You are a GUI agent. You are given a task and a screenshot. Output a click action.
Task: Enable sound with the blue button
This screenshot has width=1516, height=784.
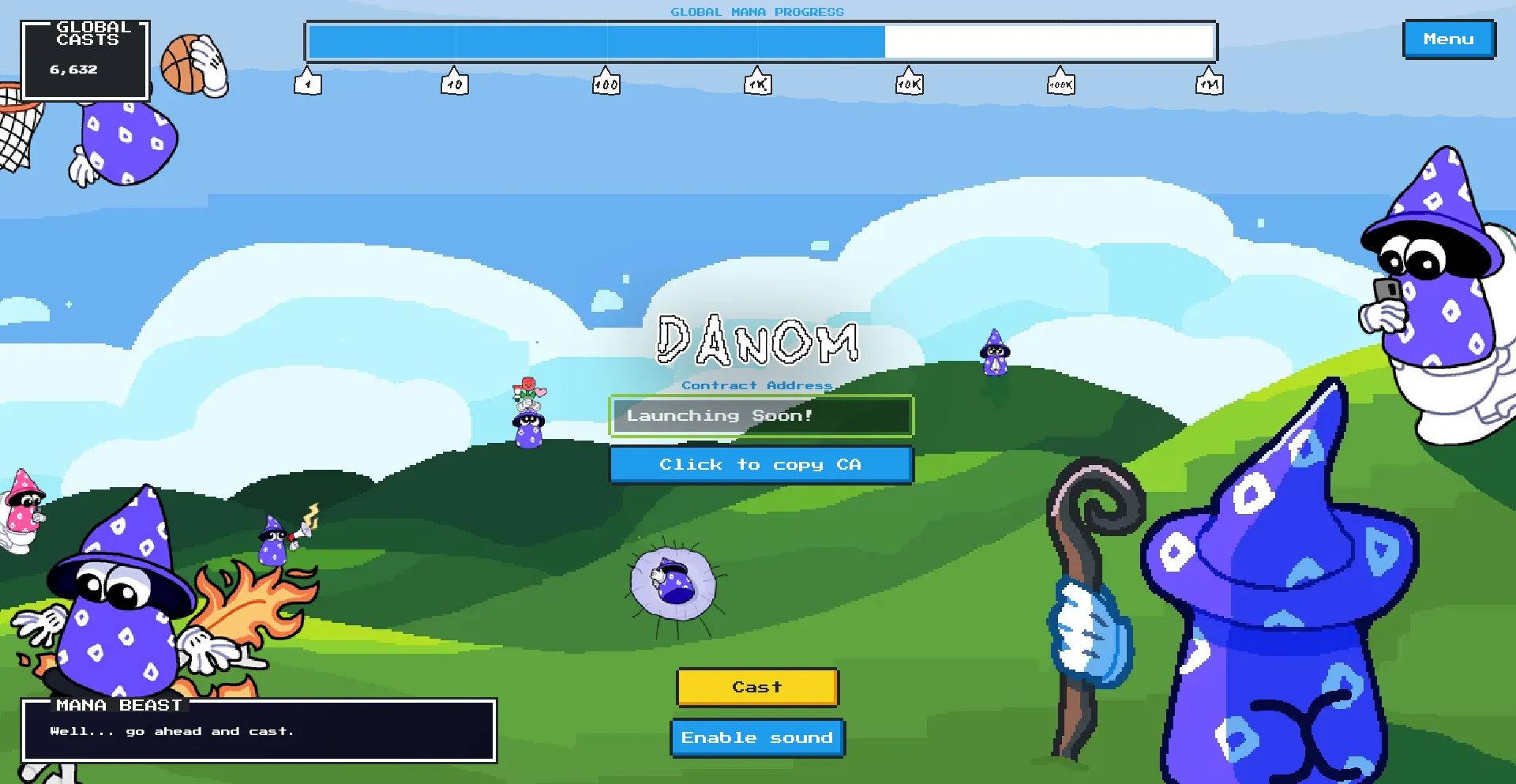tap(757, 737)
